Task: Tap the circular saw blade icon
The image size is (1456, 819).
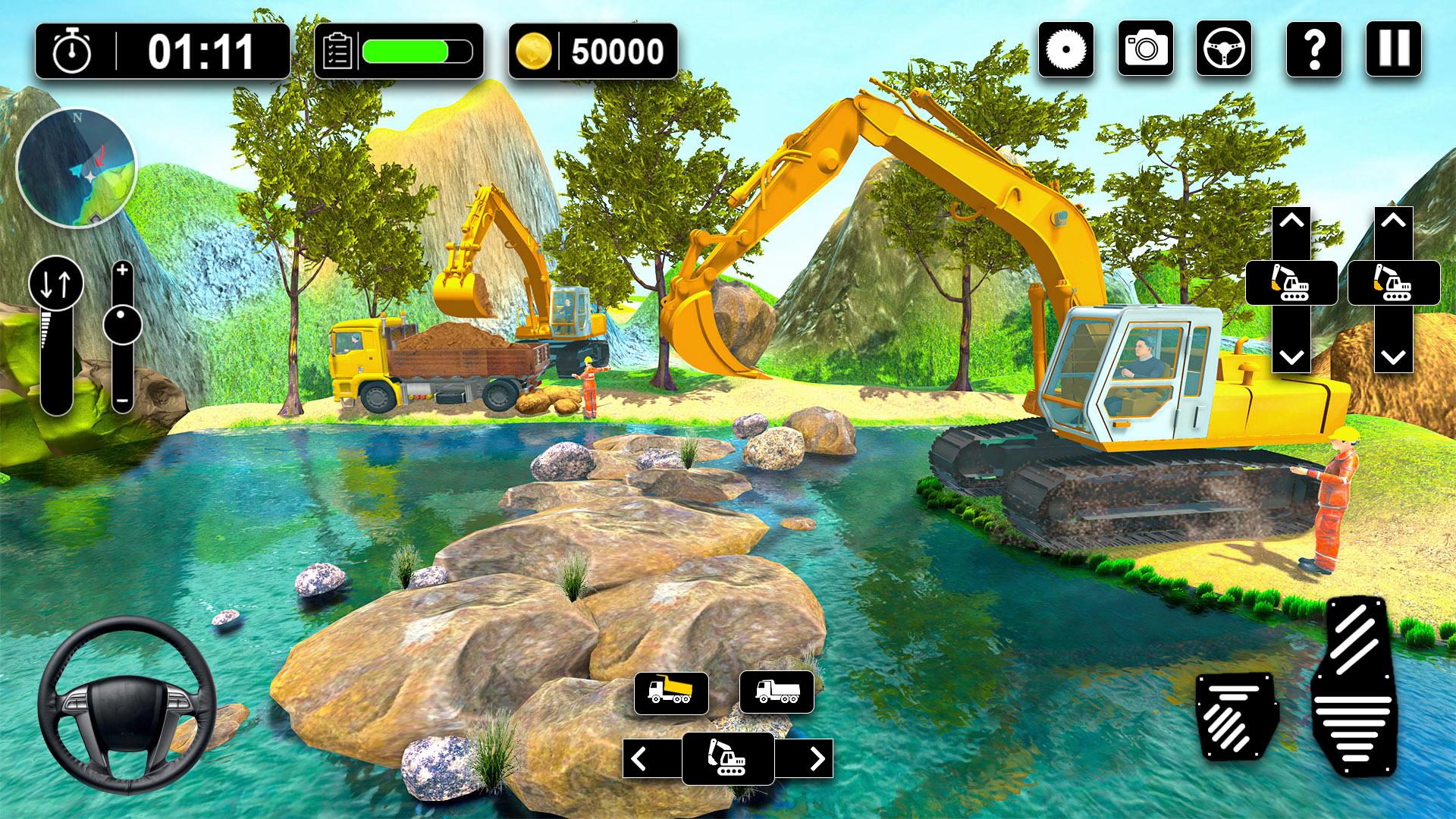Action: click(x=1066, y=50)
